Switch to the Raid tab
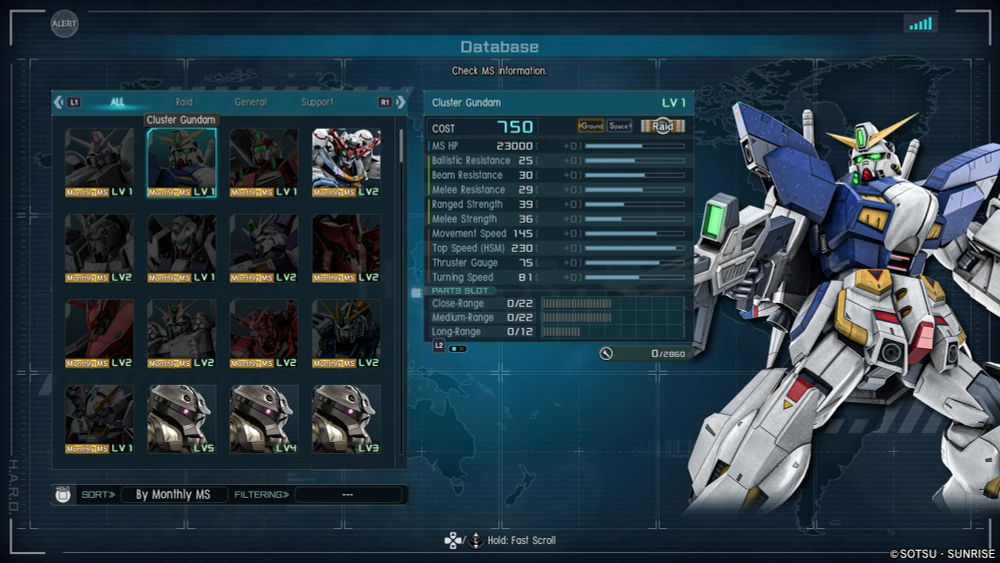This screenshot has width=1000, height=563. 184,102
